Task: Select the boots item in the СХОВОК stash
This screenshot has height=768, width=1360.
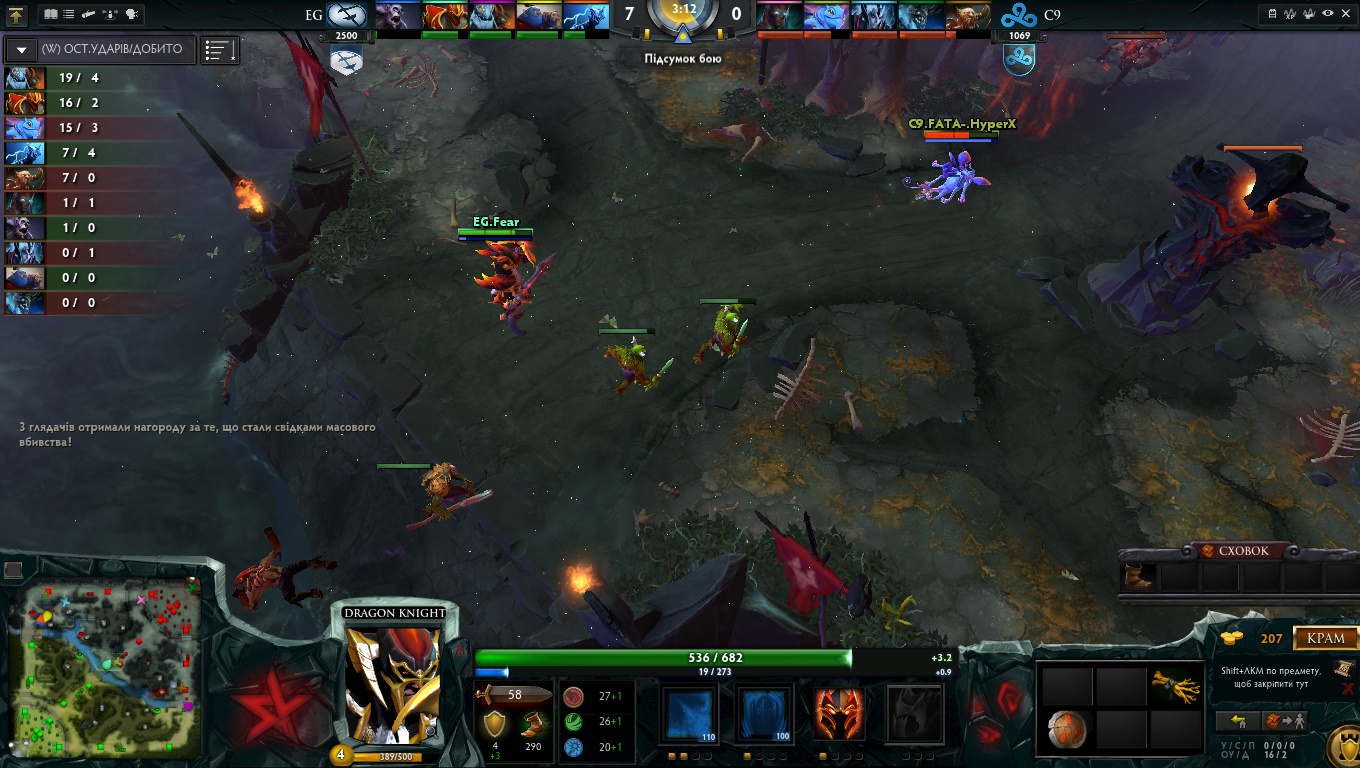Action: point(1137,577)
